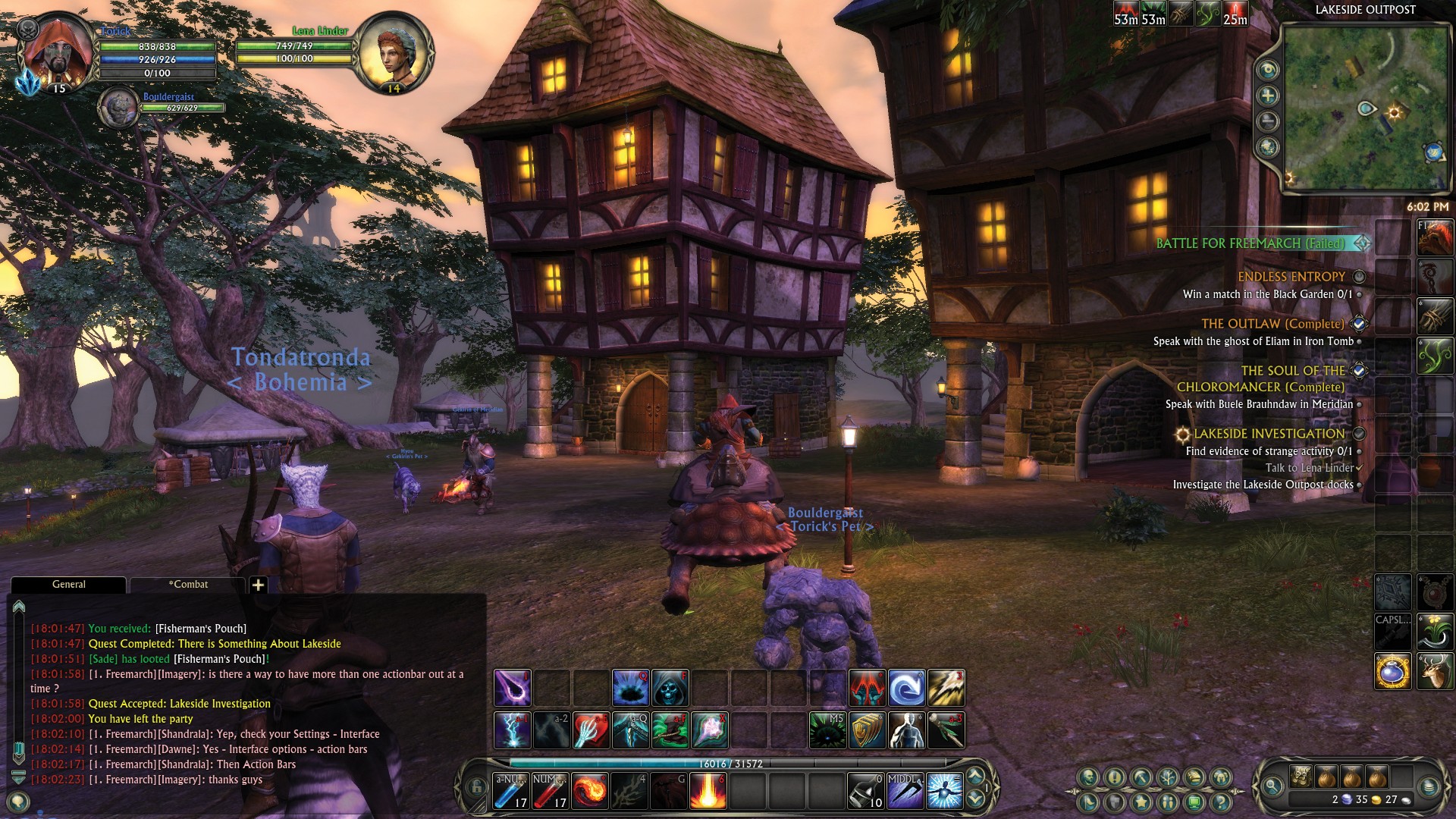
Task: Activate the golden shield ability
Action: tap(867, 730)
